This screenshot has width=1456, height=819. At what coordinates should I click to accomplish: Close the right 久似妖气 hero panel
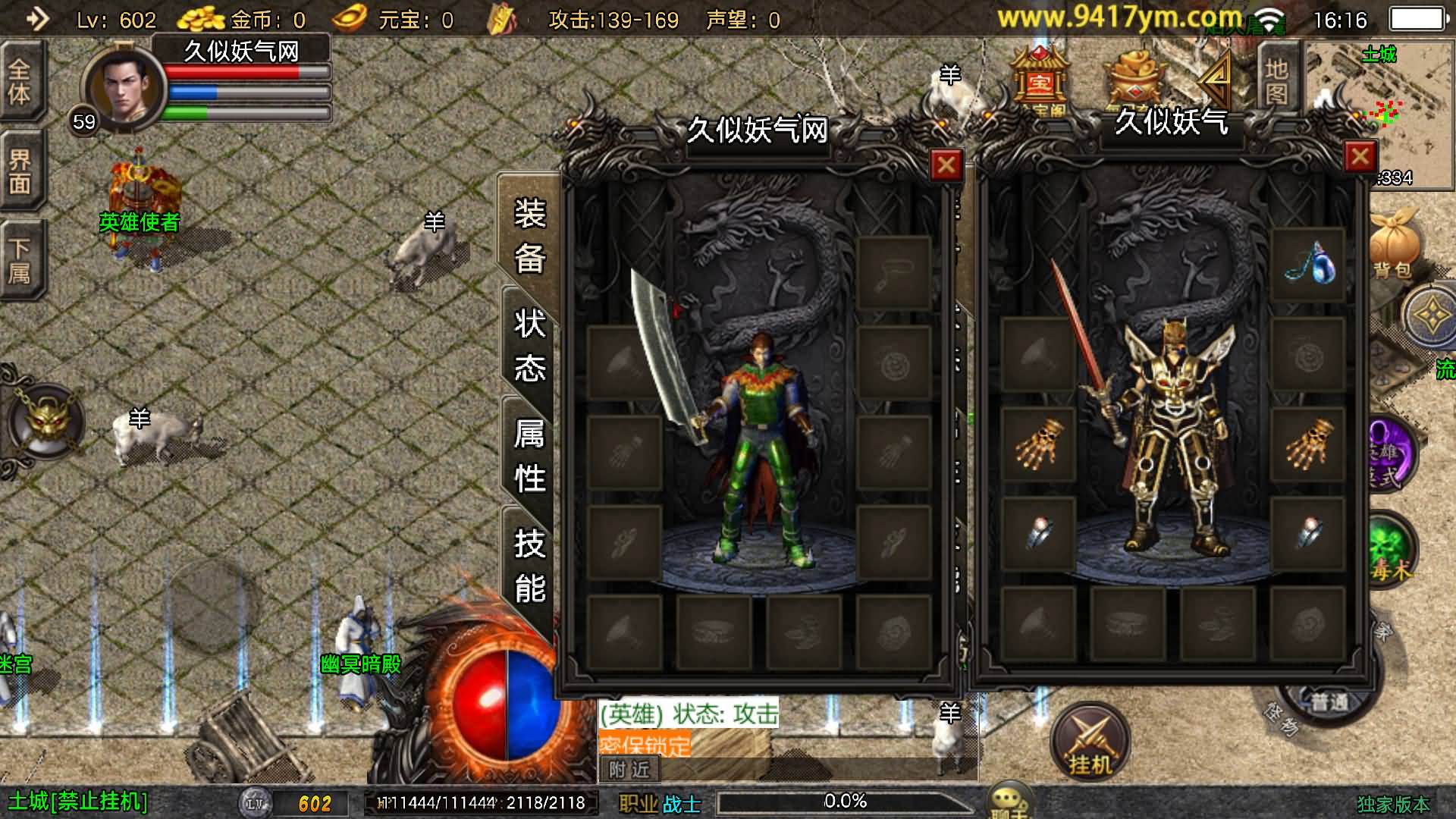click(1360, 157)
